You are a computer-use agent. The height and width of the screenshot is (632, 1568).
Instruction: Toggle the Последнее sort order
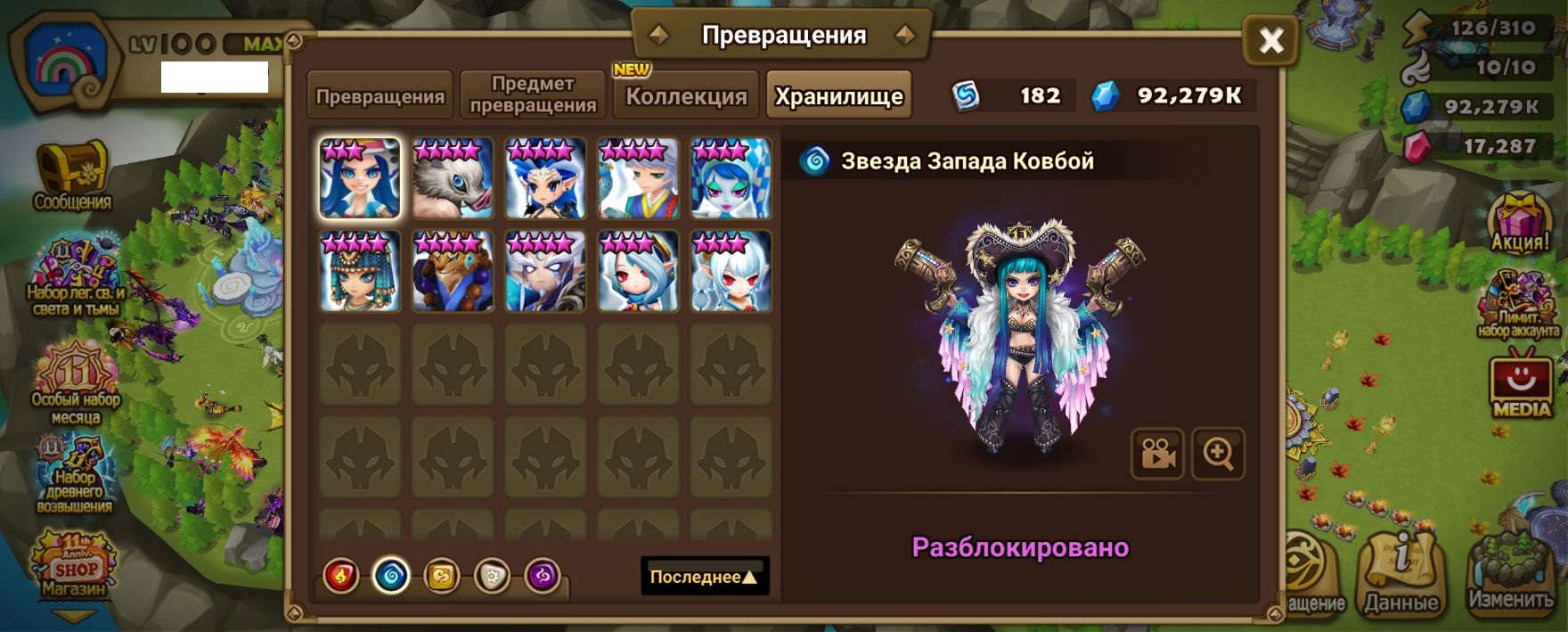point(704,577)
